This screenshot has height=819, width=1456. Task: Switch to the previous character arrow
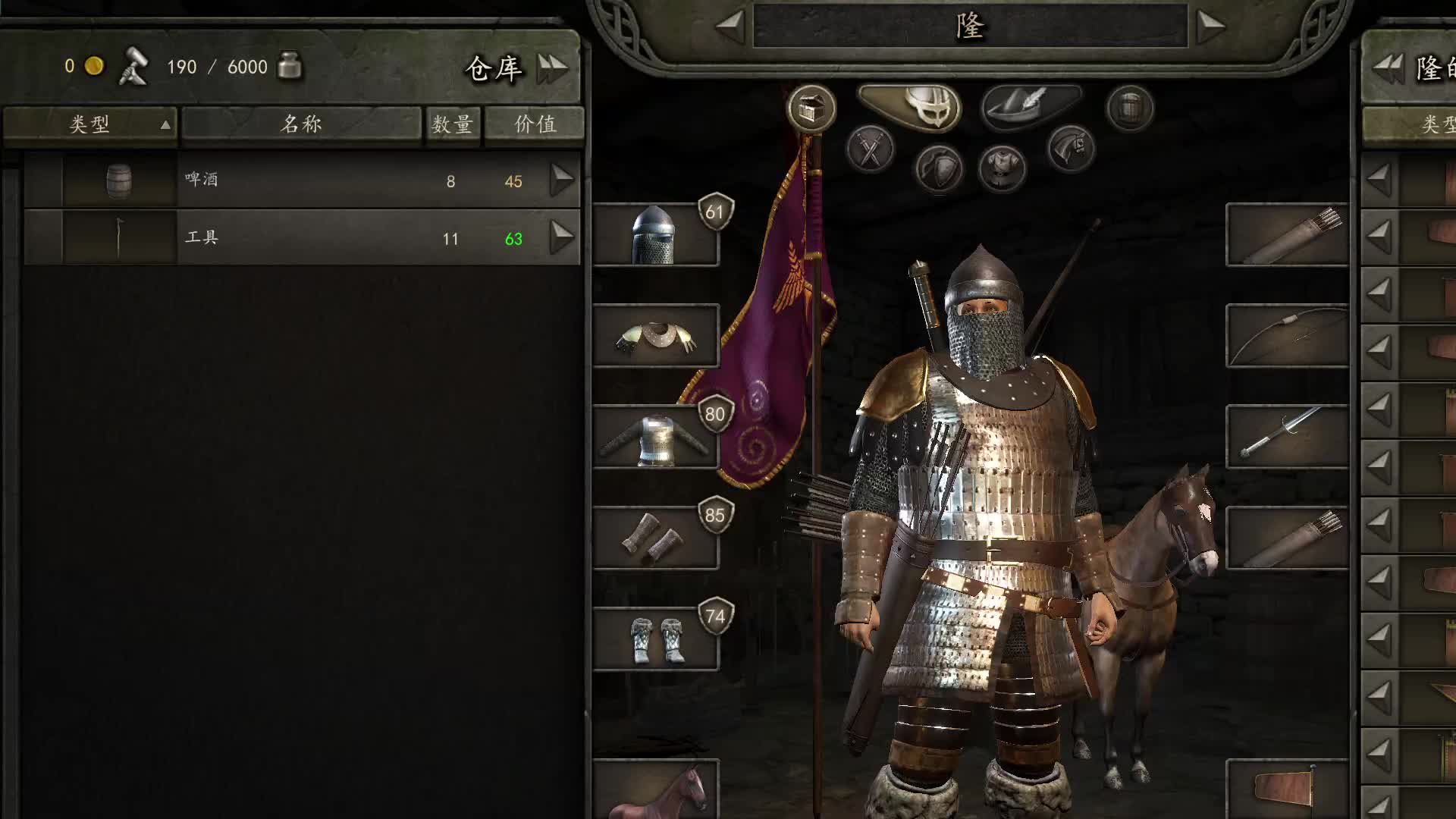(730, 27)
